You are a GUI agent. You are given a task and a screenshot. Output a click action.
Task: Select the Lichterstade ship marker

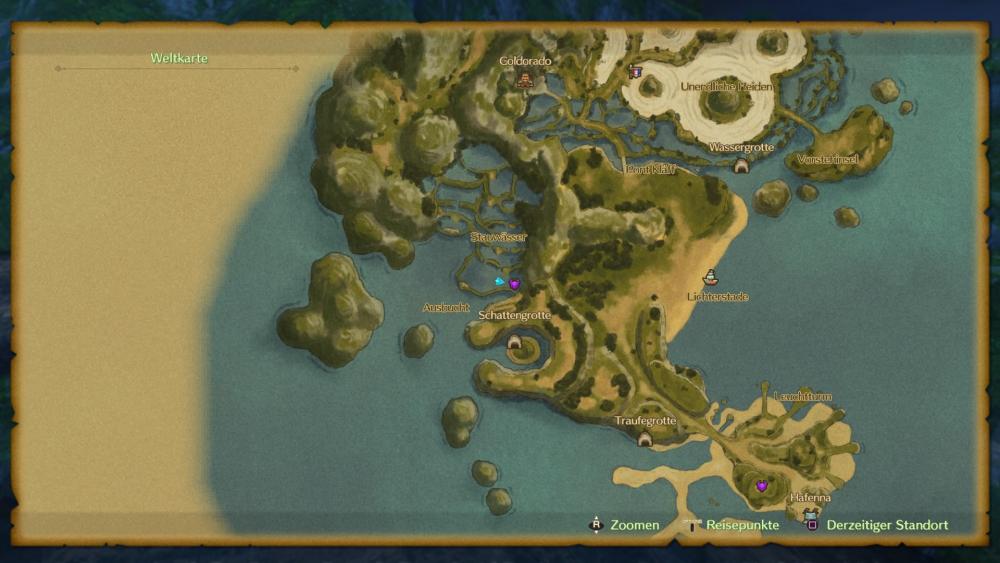(x=711, y=277)
